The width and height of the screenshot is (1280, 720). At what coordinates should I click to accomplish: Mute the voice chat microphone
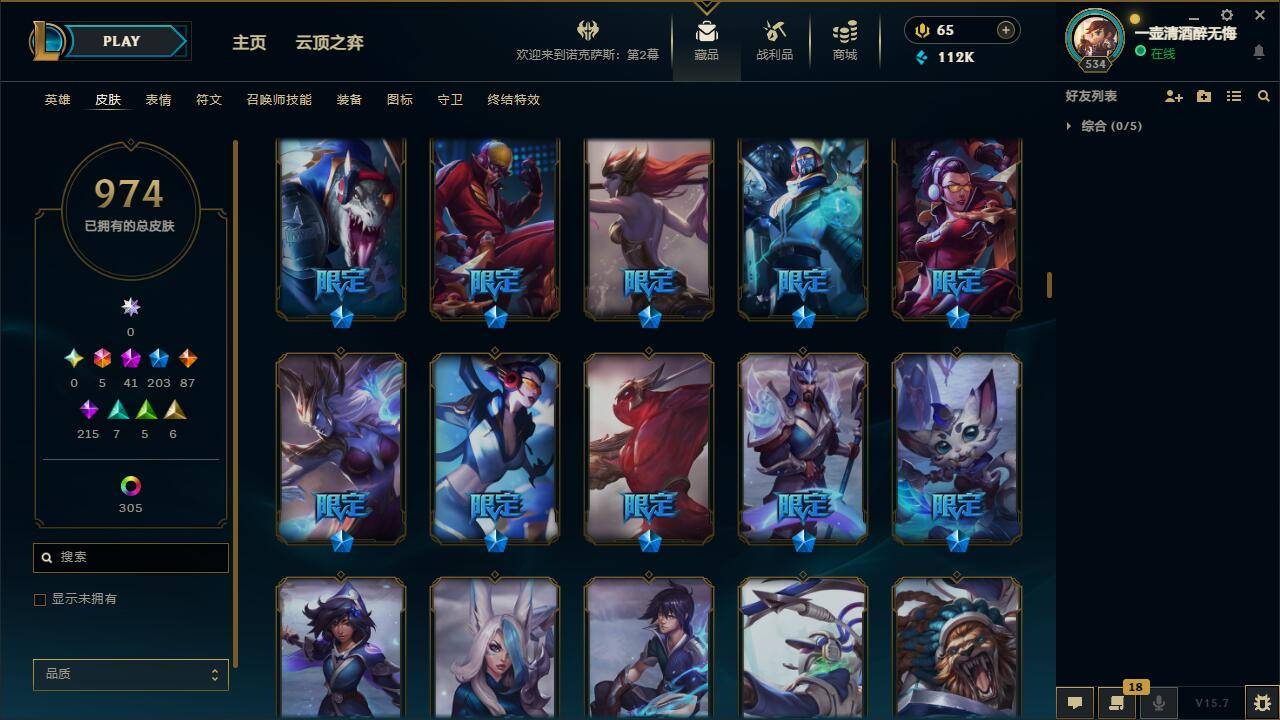tap(1159, 701)
